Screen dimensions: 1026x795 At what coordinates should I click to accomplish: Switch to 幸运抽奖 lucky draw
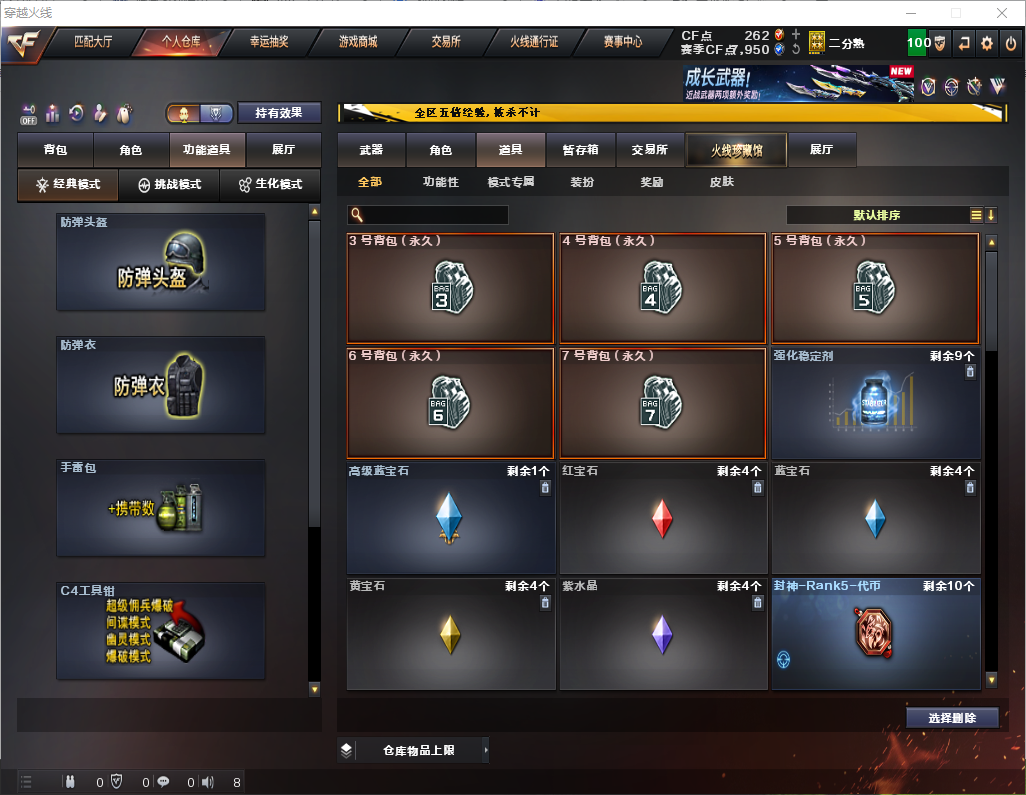tap(268, 42)
